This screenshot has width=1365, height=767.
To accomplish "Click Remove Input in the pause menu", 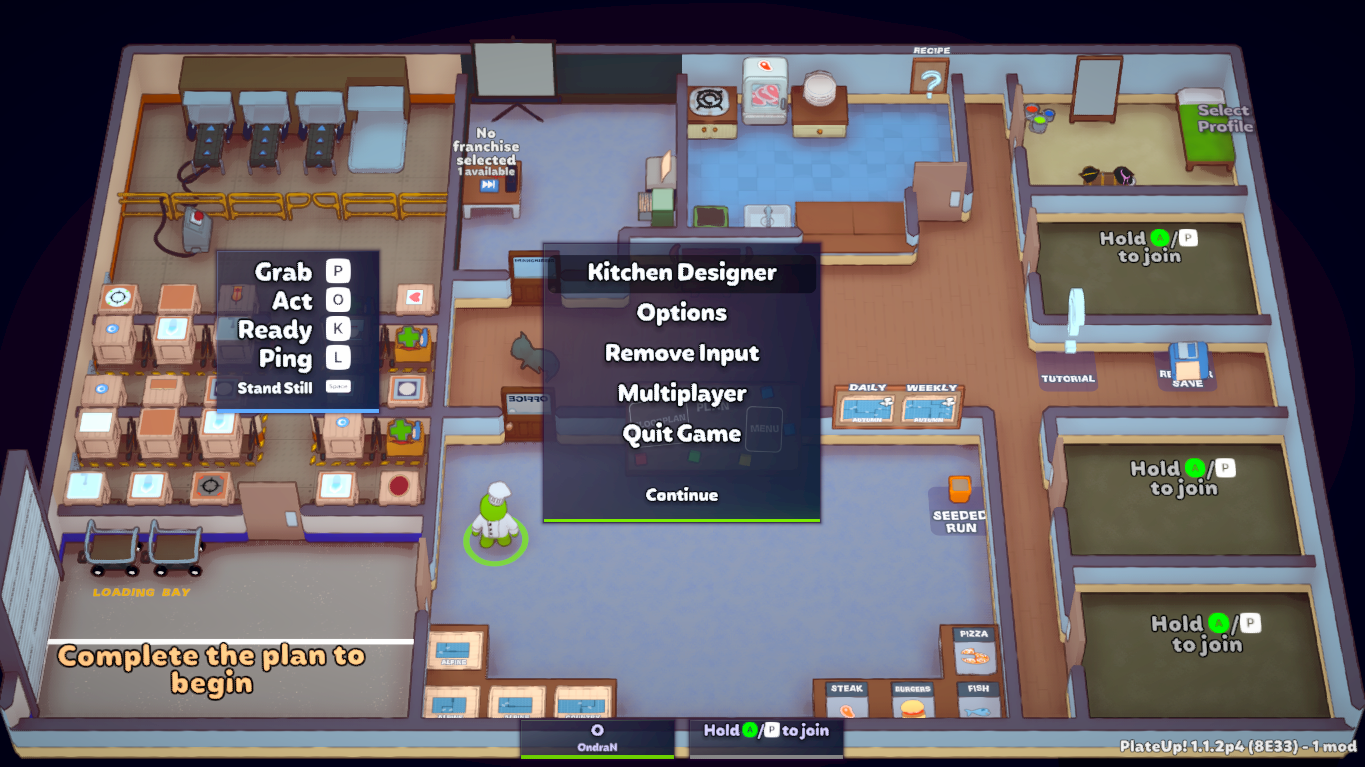I will [x=682, y=353].
